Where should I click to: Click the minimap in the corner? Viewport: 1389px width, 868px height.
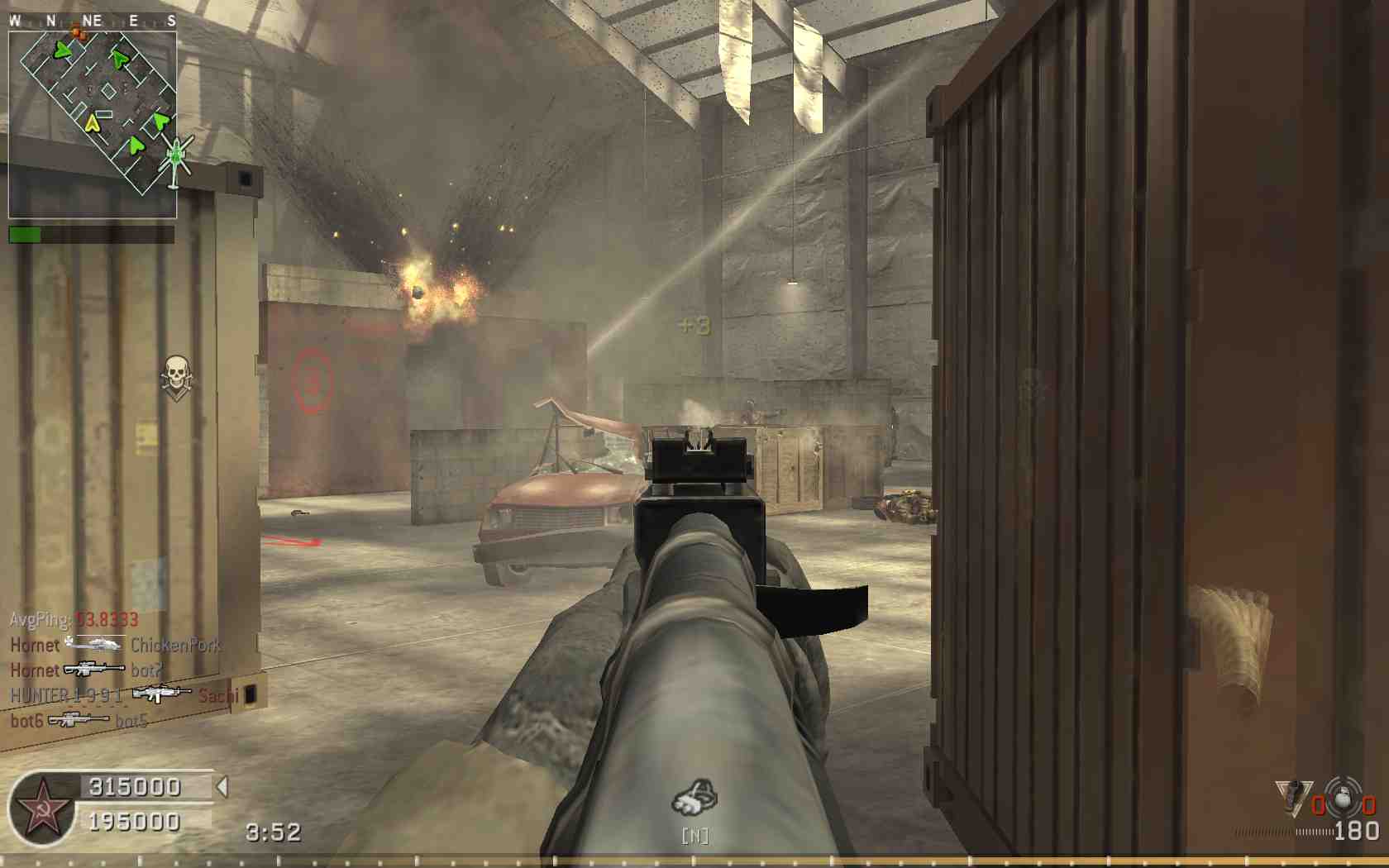(93, 124)
